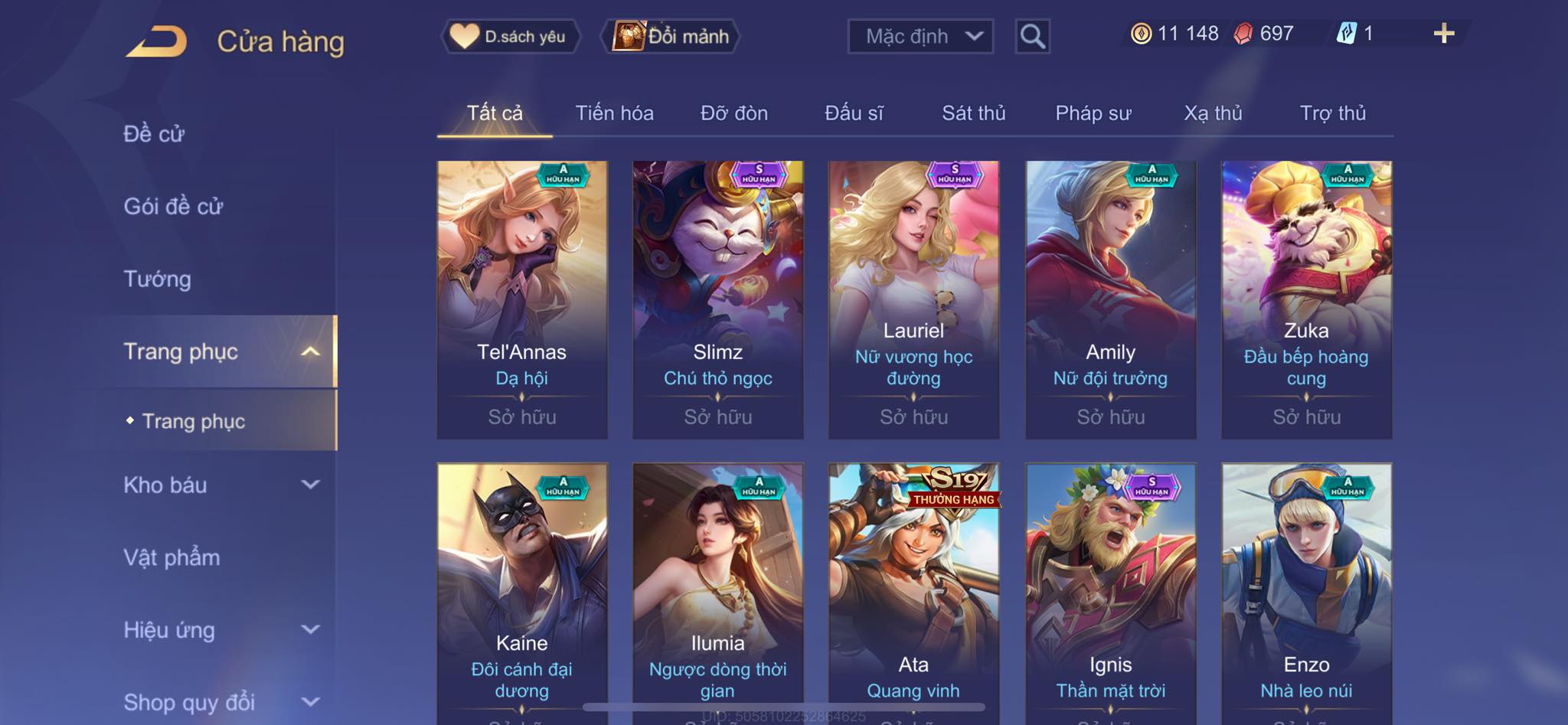Open the Vật phẩm items section
Screen dimensions: 1568x725
click(x=171, y=557)
